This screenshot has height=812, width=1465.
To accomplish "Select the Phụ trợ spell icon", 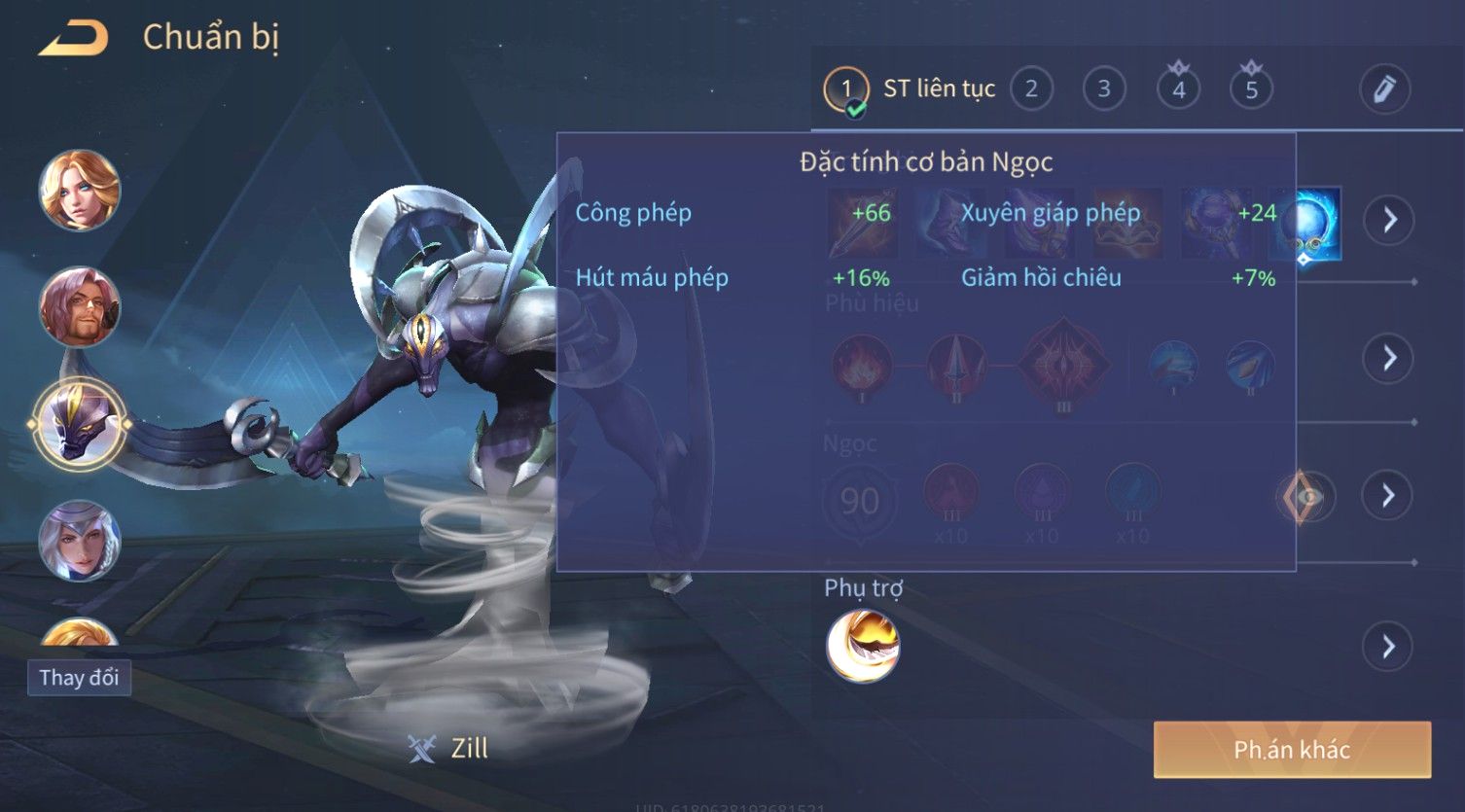I will [863, 647].
